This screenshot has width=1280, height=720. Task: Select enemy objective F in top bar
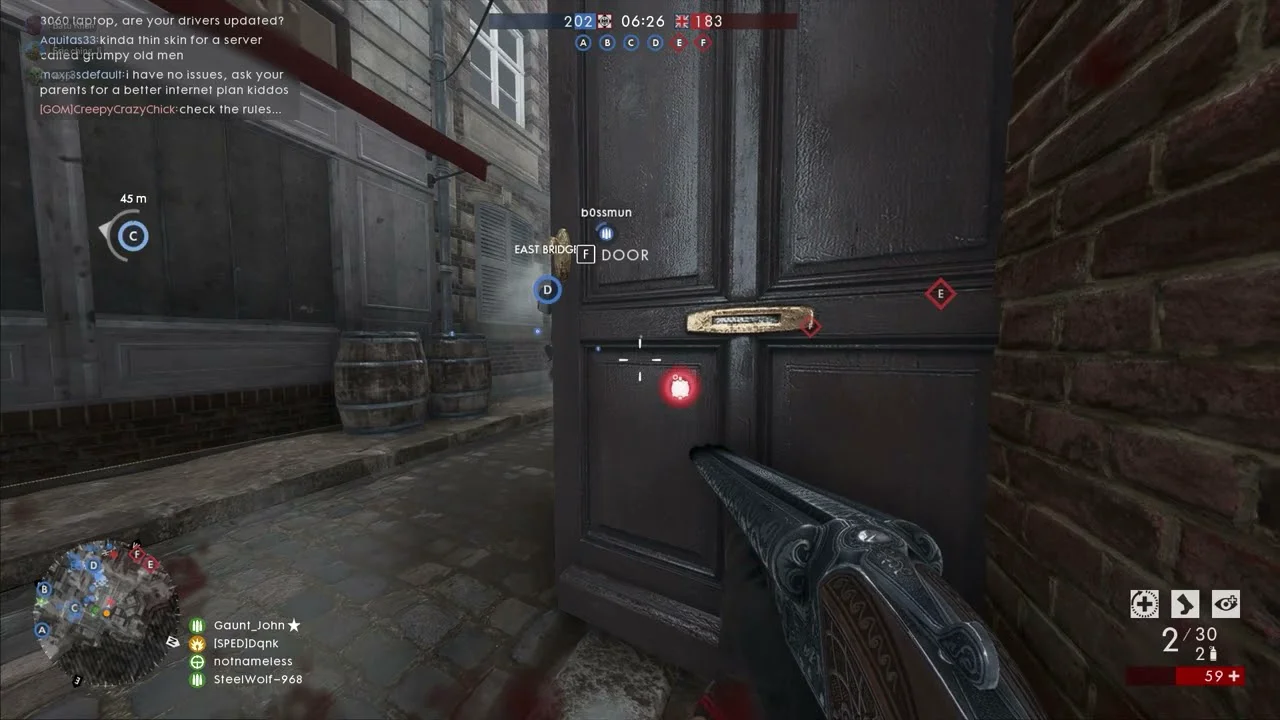703,42
